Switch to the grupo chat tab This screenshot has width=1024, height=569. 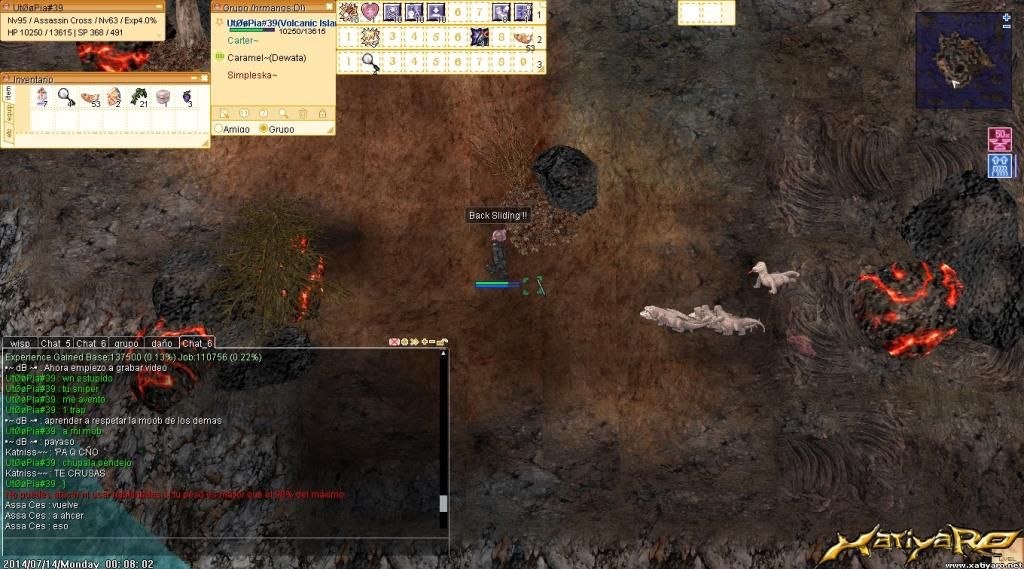click(x=126, y=343)
